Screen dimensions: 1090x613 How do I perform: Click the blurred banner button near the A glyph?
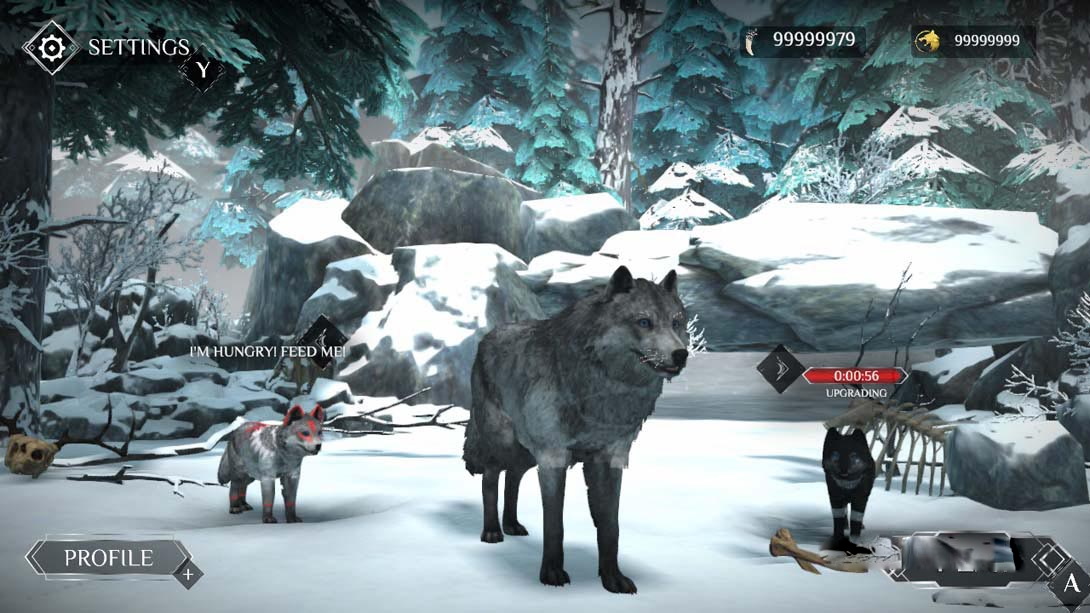957,557
